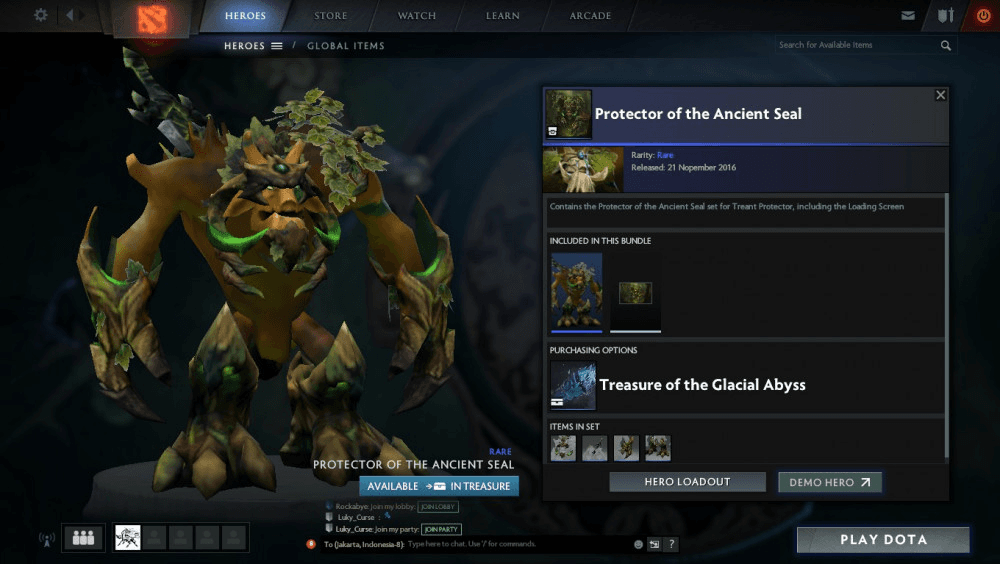
Task: Go to the Watch tab
Action: tap(417, 16)
